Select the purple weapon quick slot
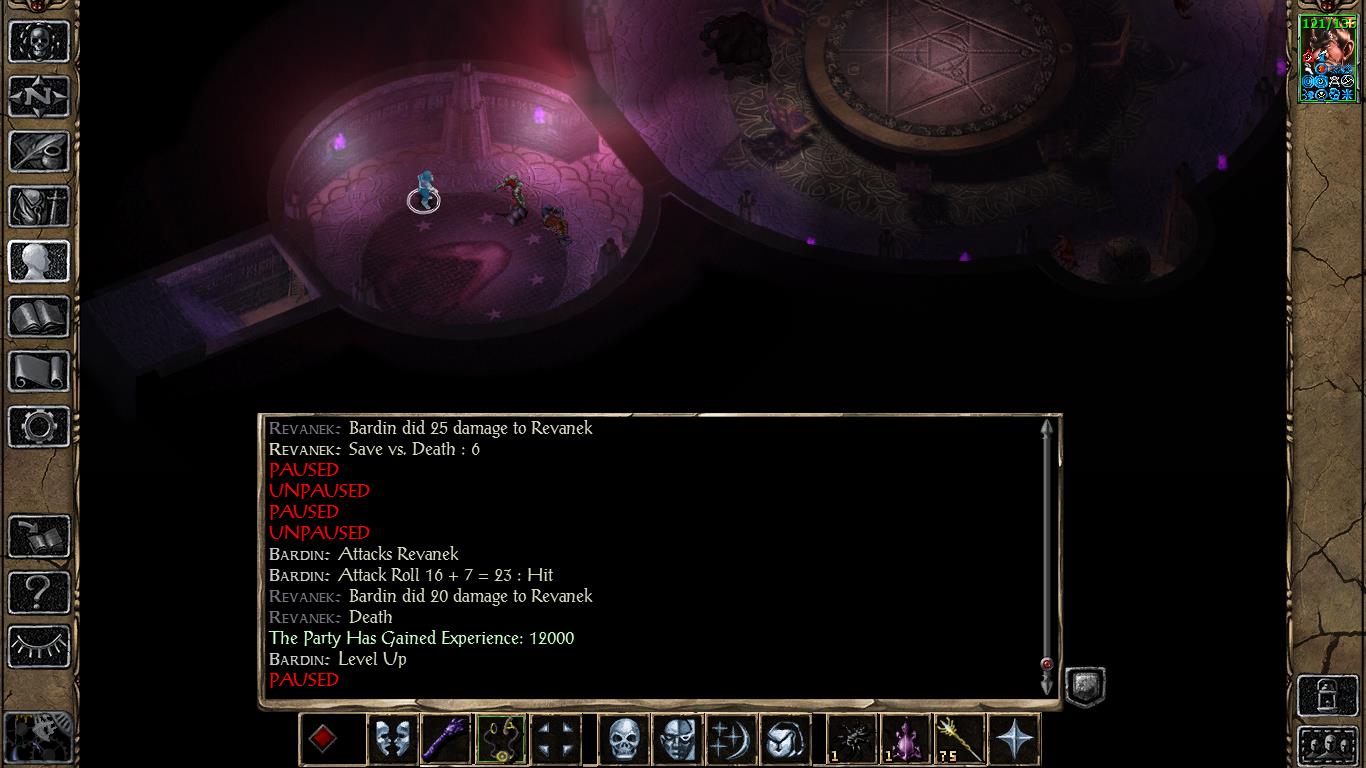The height and width of the screenshot is (768, 1366). click(x=445, y=740)
